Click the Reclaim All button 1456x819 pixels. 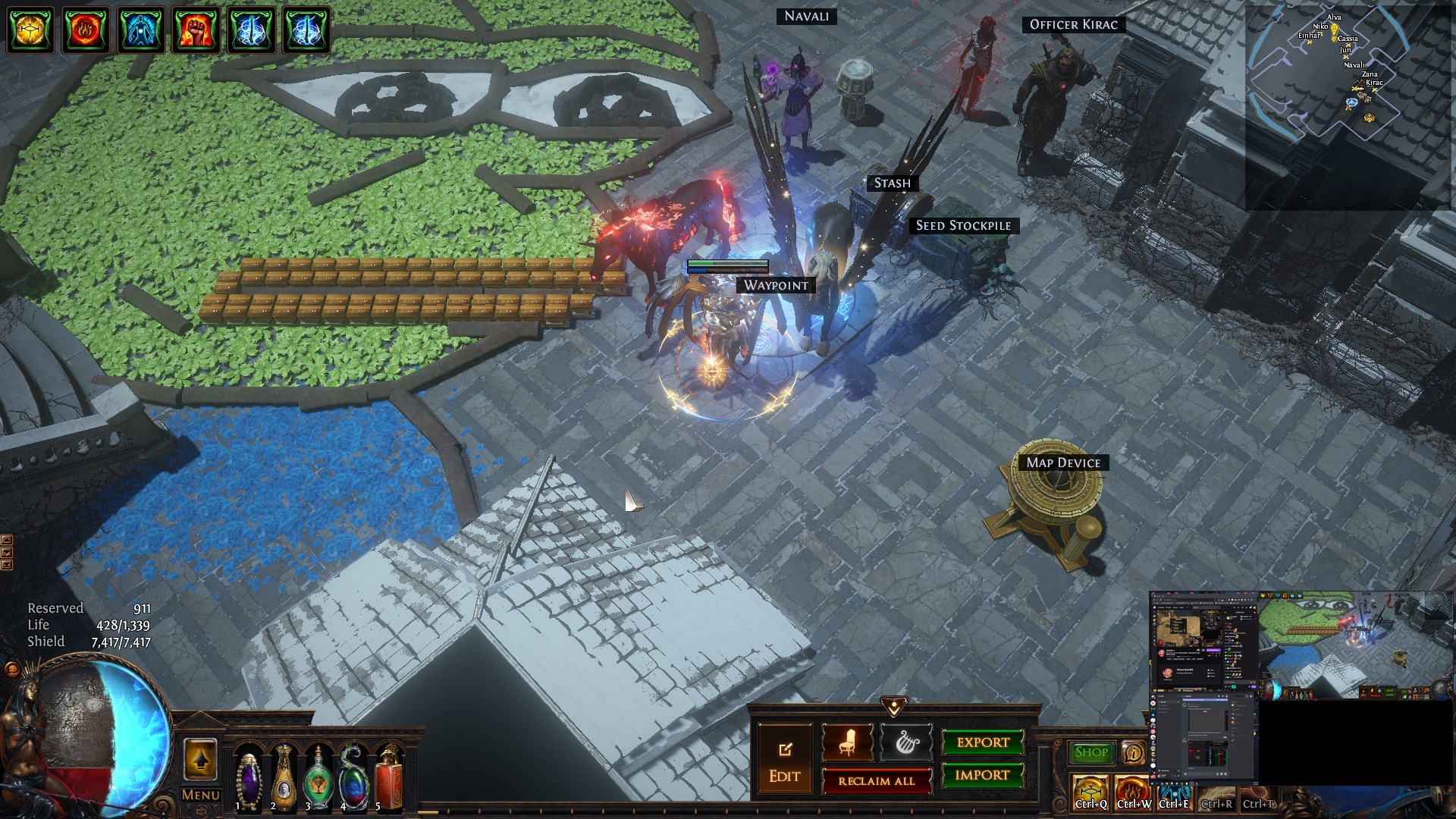877,781
